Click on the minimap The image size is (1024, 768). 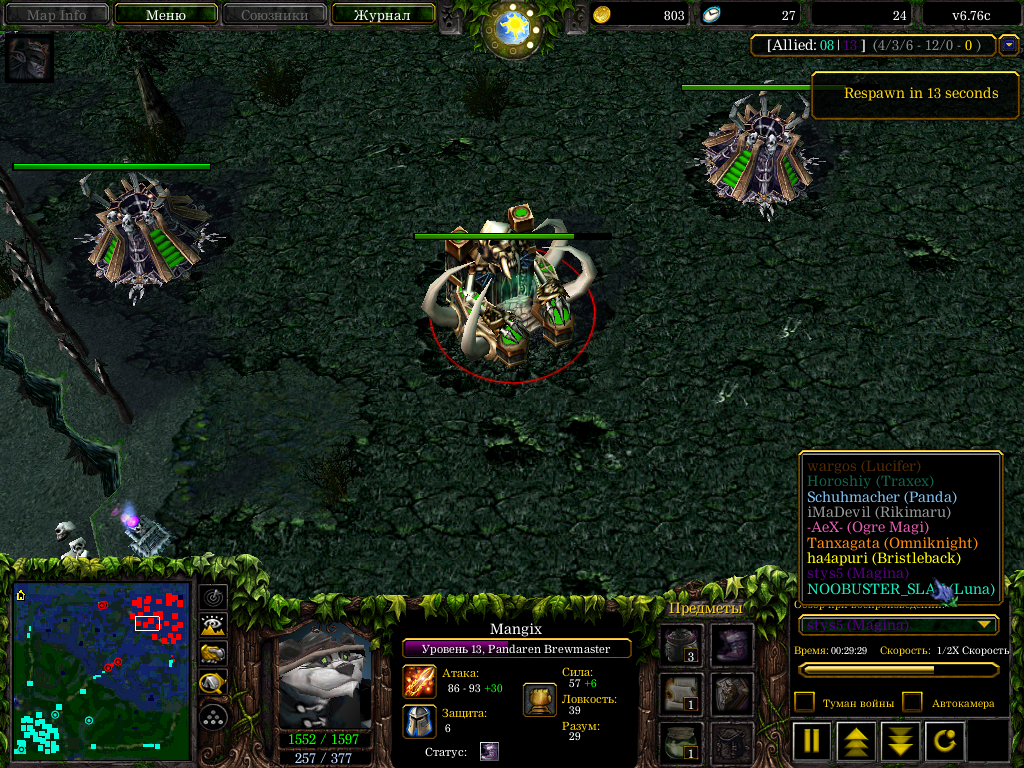101,670
